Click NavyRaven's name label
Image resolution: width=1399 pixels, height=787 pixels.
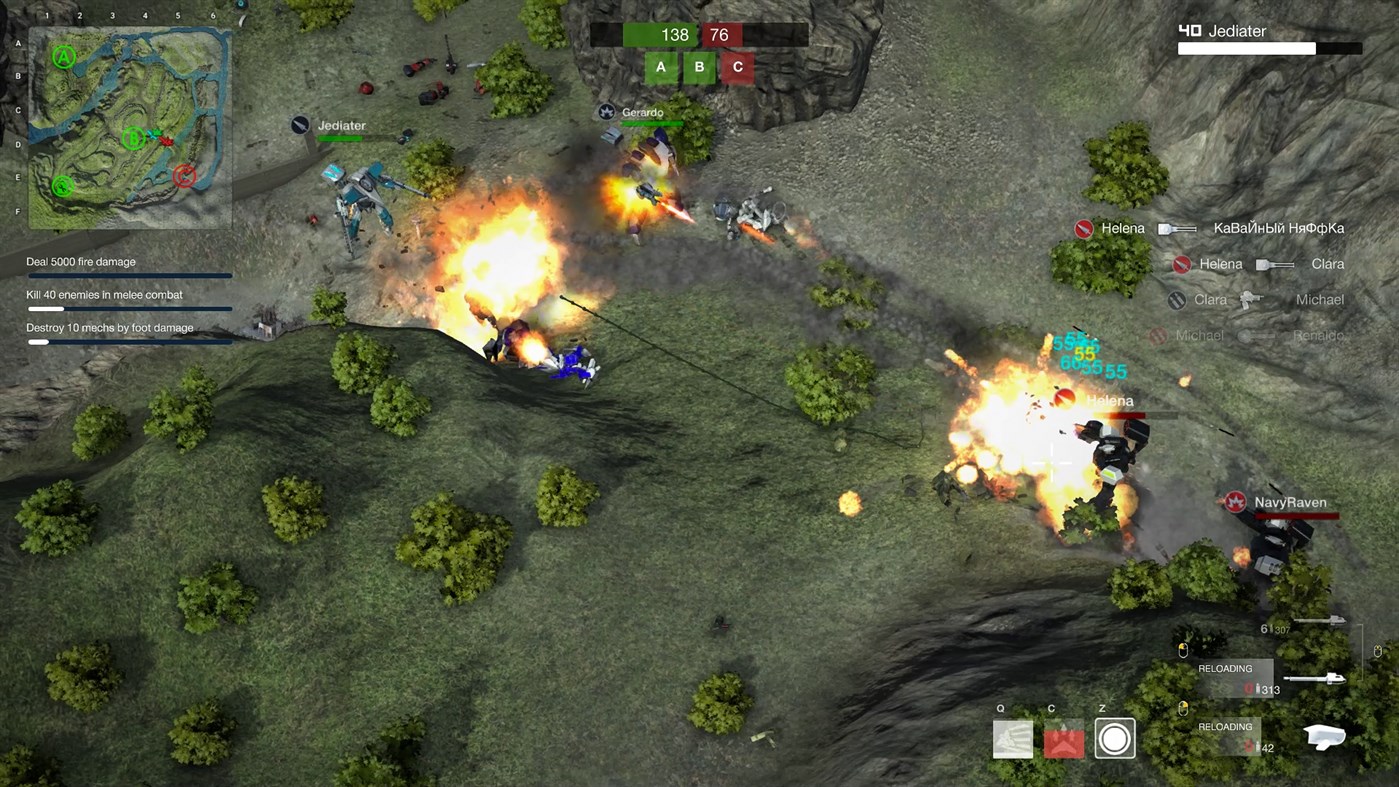coord(1290,501)
